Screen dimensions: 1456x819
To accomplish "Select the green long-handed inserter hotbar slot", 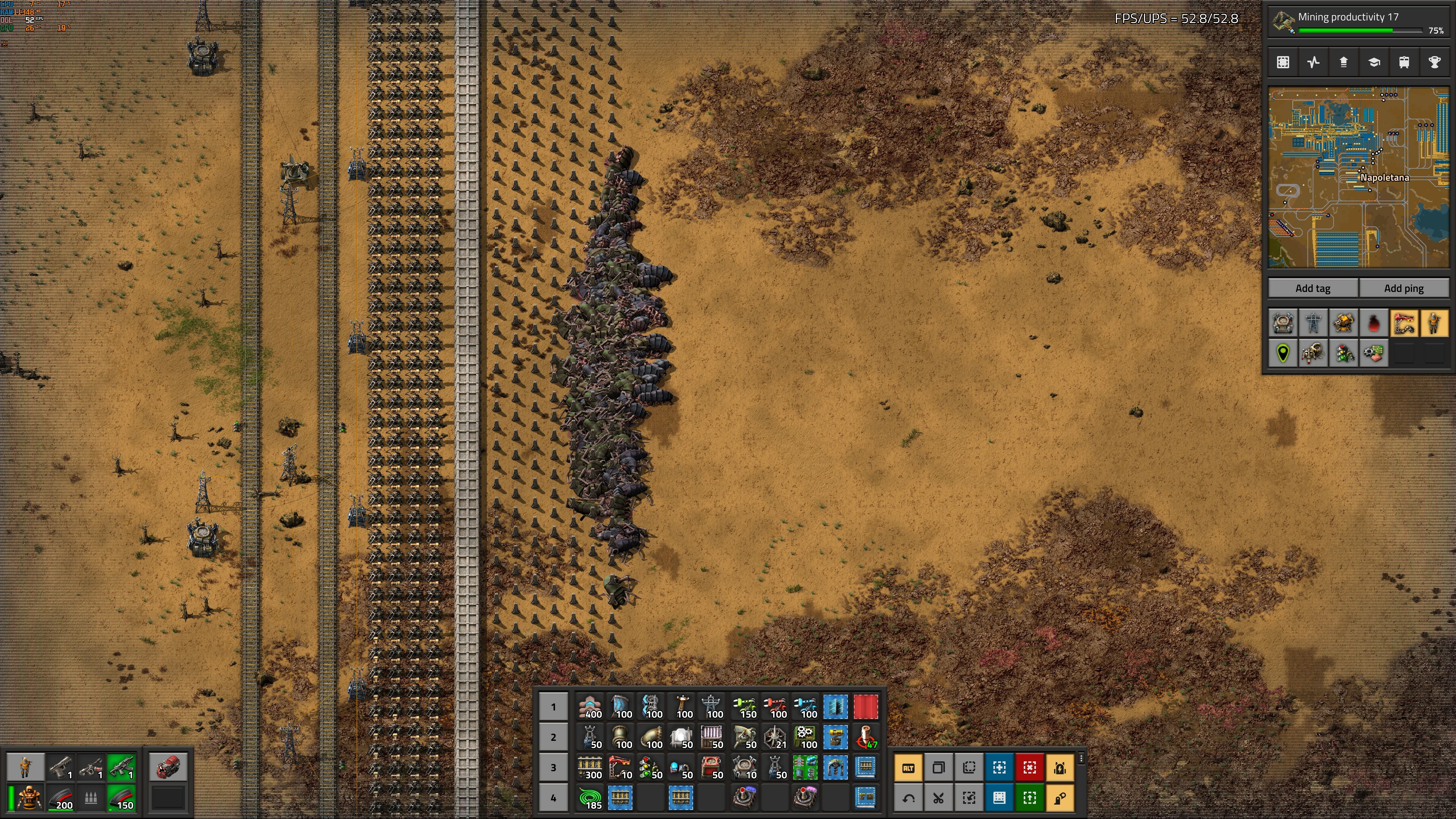I will 744,706.
